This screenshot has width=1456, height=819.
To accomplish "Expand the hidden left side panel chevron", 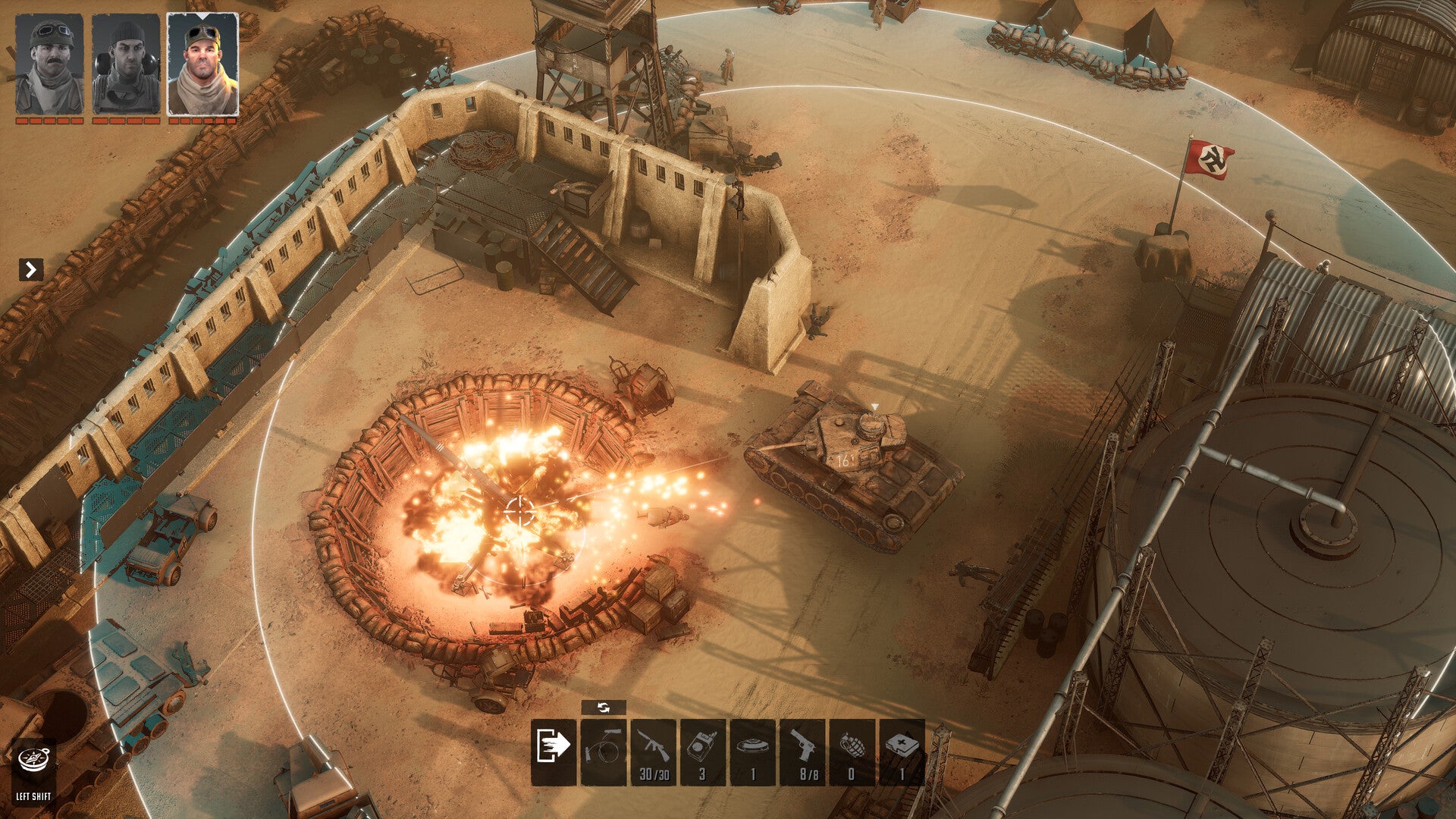I will pos(30,268).
